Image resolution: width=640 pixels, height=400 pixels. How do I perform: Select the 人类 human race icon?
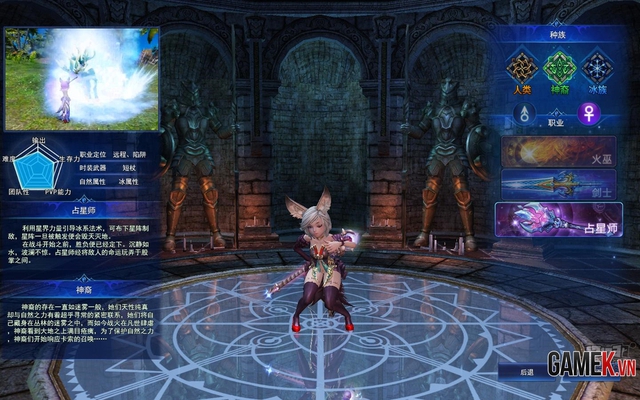click(519, 68)
